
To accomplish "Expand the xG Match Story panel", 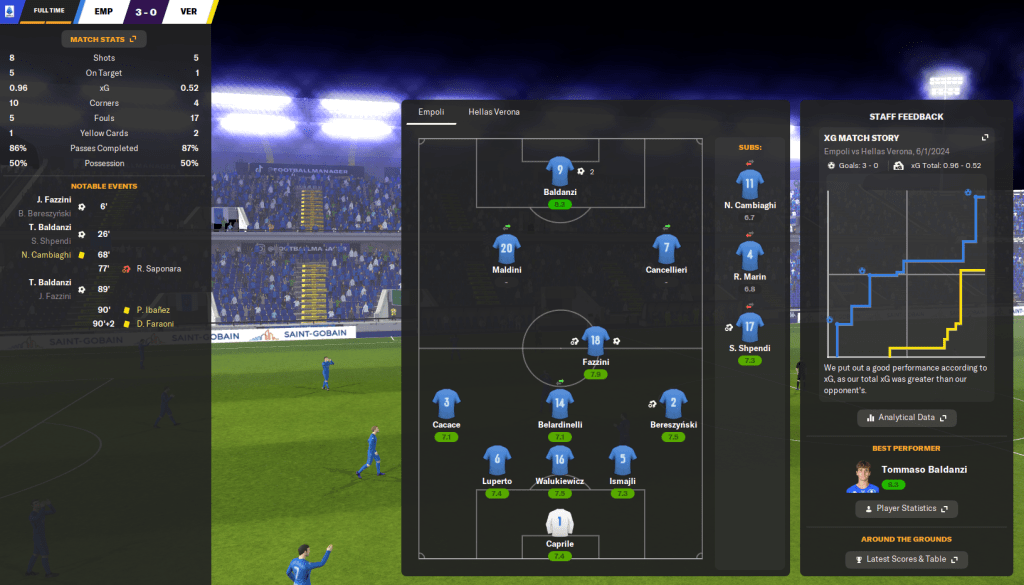I will [x=985, y=138].
